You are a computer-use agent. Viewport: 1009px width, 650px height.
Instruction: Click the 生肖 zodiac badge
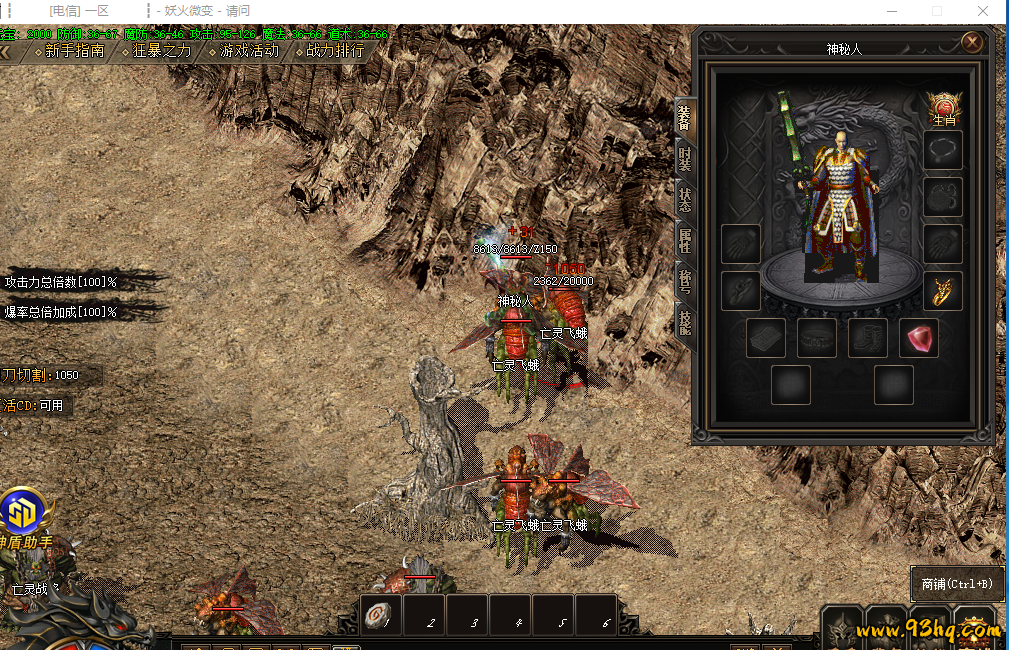[943, 108]
